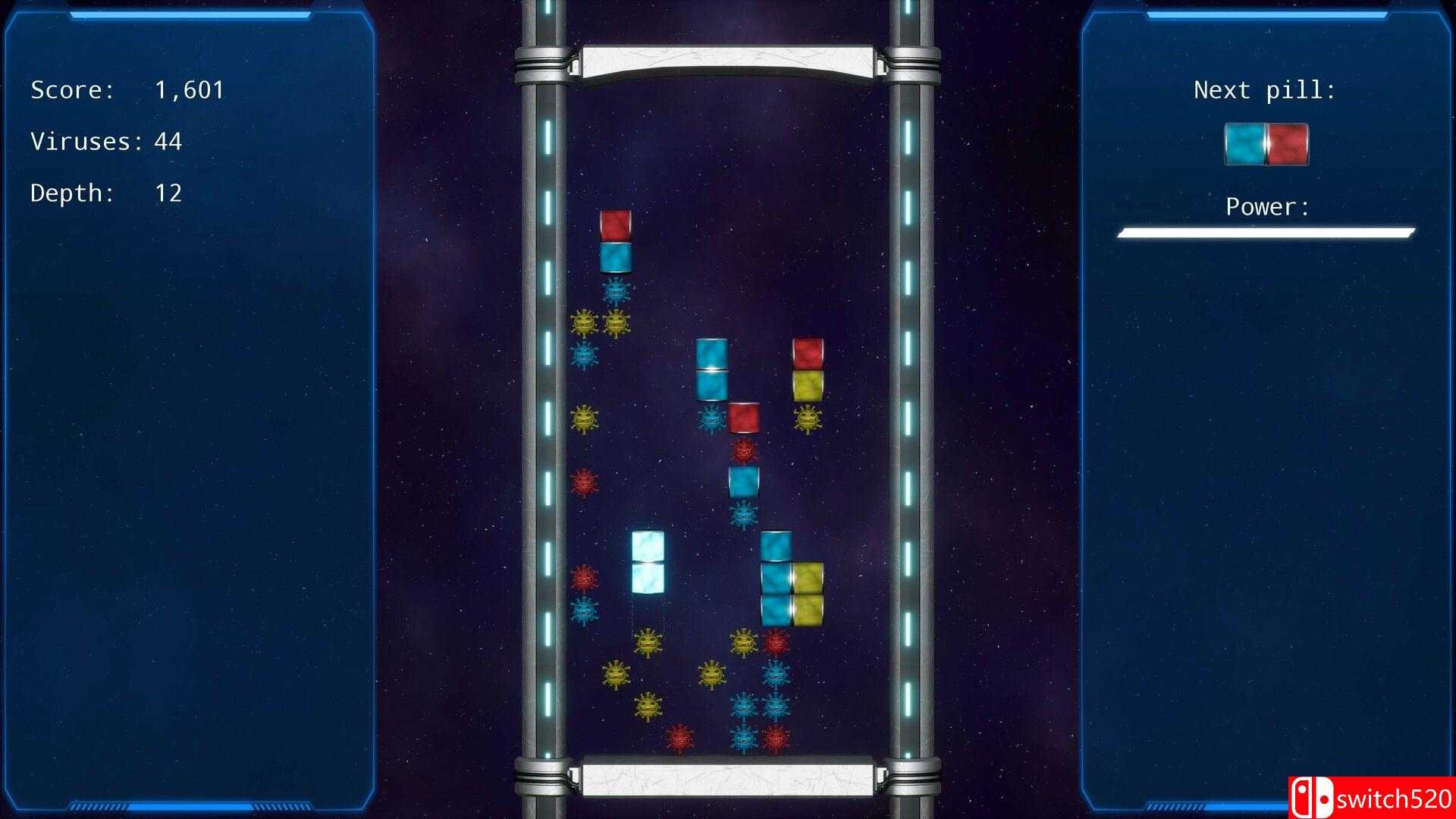The height and width of the screenshot is (819, 1456).
Task: Click the red half of the next pill preview
Action: (x=1289, y=144)
